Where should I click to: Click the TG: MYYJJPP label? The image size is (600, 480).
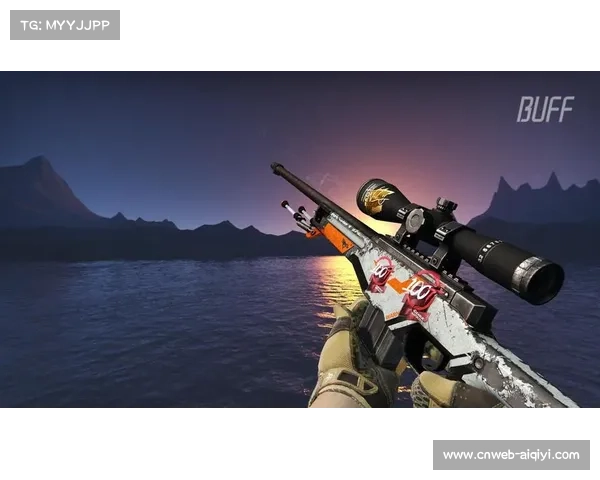coord(64,25)
